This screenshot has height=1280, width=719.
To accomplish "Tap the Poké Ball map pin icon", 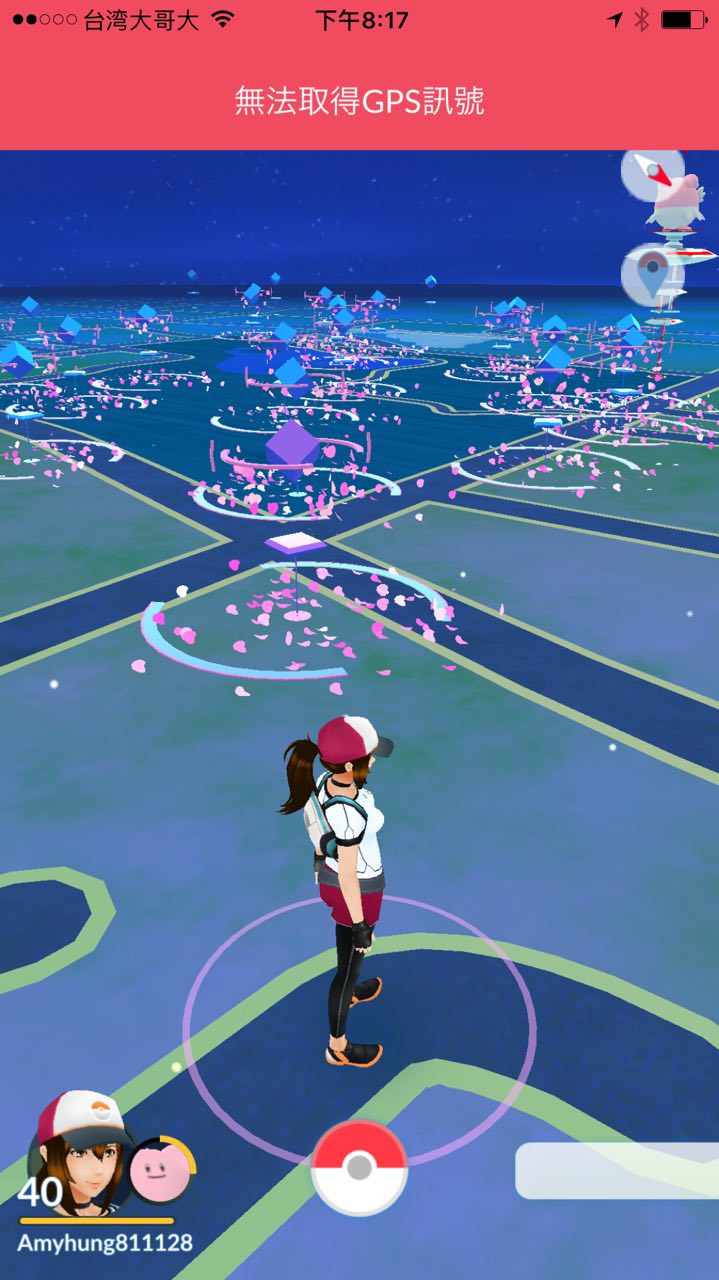I will point(652,272).
